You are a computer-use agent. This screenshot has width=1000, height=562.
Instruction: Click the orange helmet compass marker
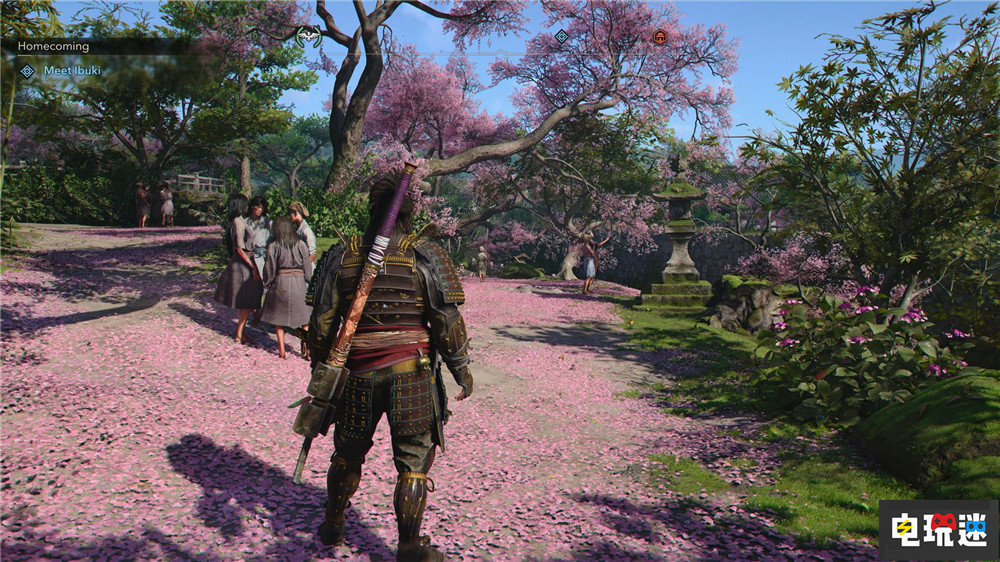coord(659,37)
